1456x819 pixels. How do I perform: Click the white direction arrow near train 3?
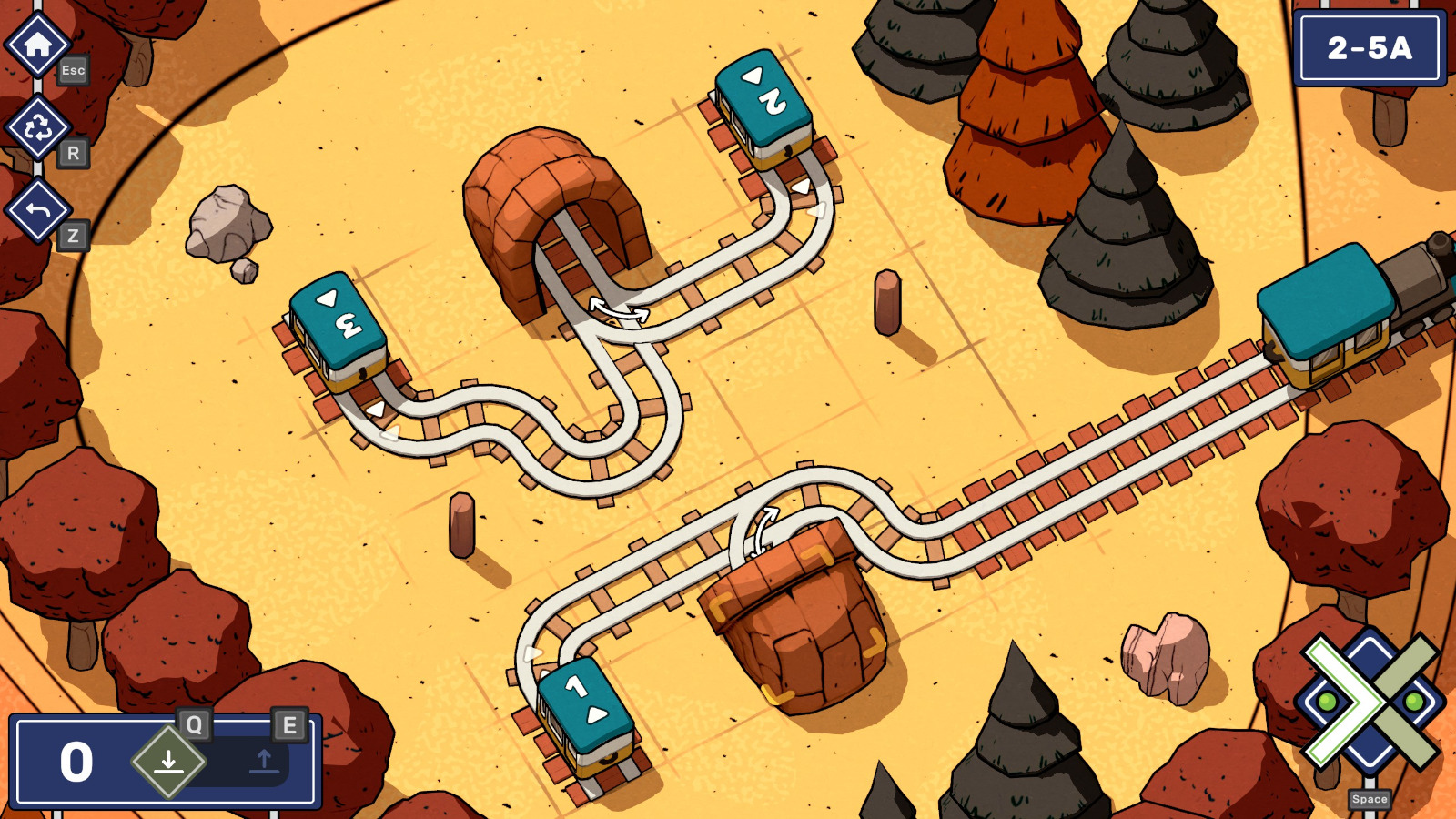(374, 410)
